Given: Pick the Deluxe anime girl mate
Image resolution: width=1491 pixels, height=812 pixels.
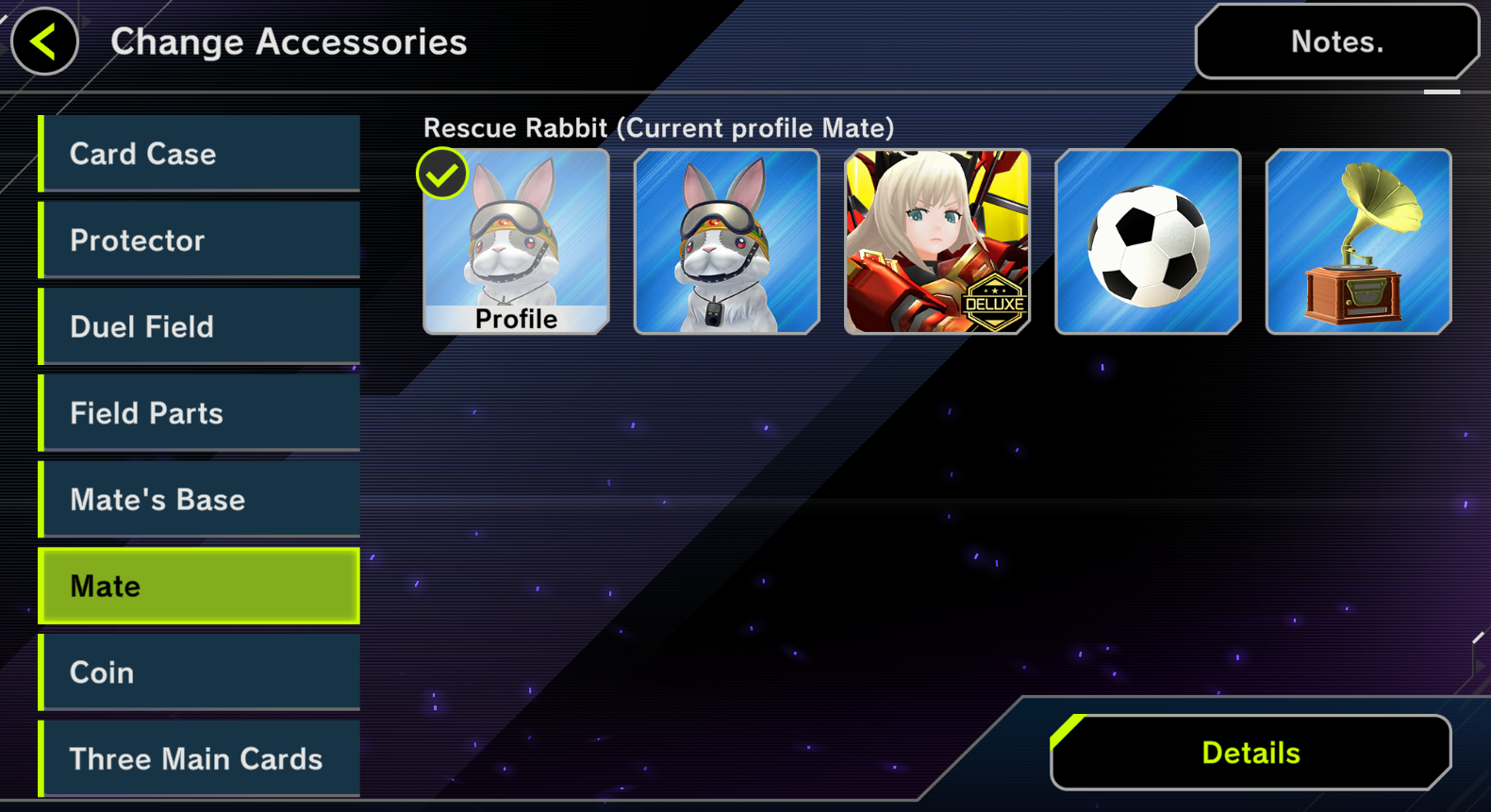Looking at the screenshot, I should 936,241.
